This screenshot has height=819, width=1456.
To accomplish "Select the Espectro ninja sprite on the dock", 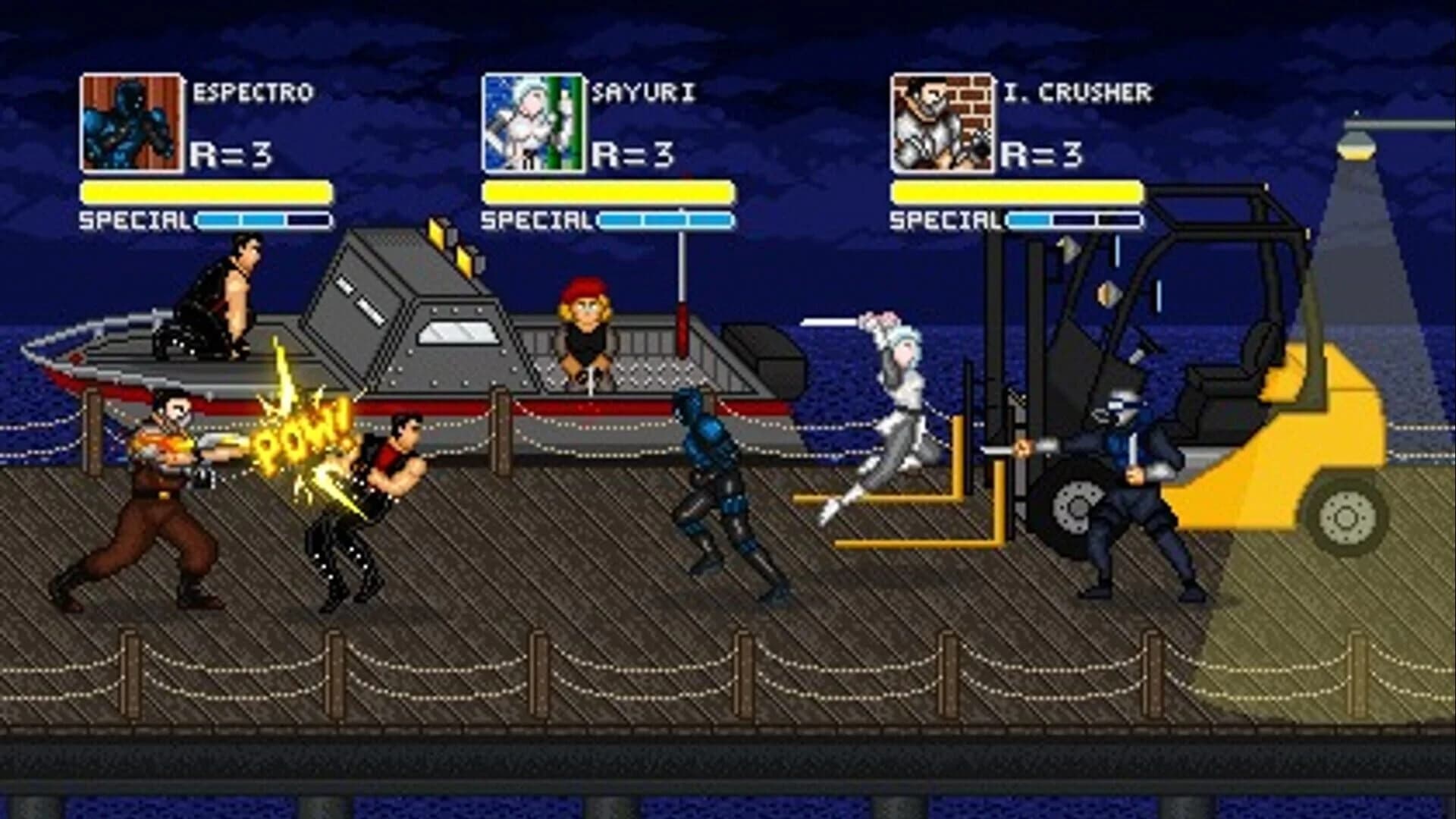I will [x=713, y=485].
